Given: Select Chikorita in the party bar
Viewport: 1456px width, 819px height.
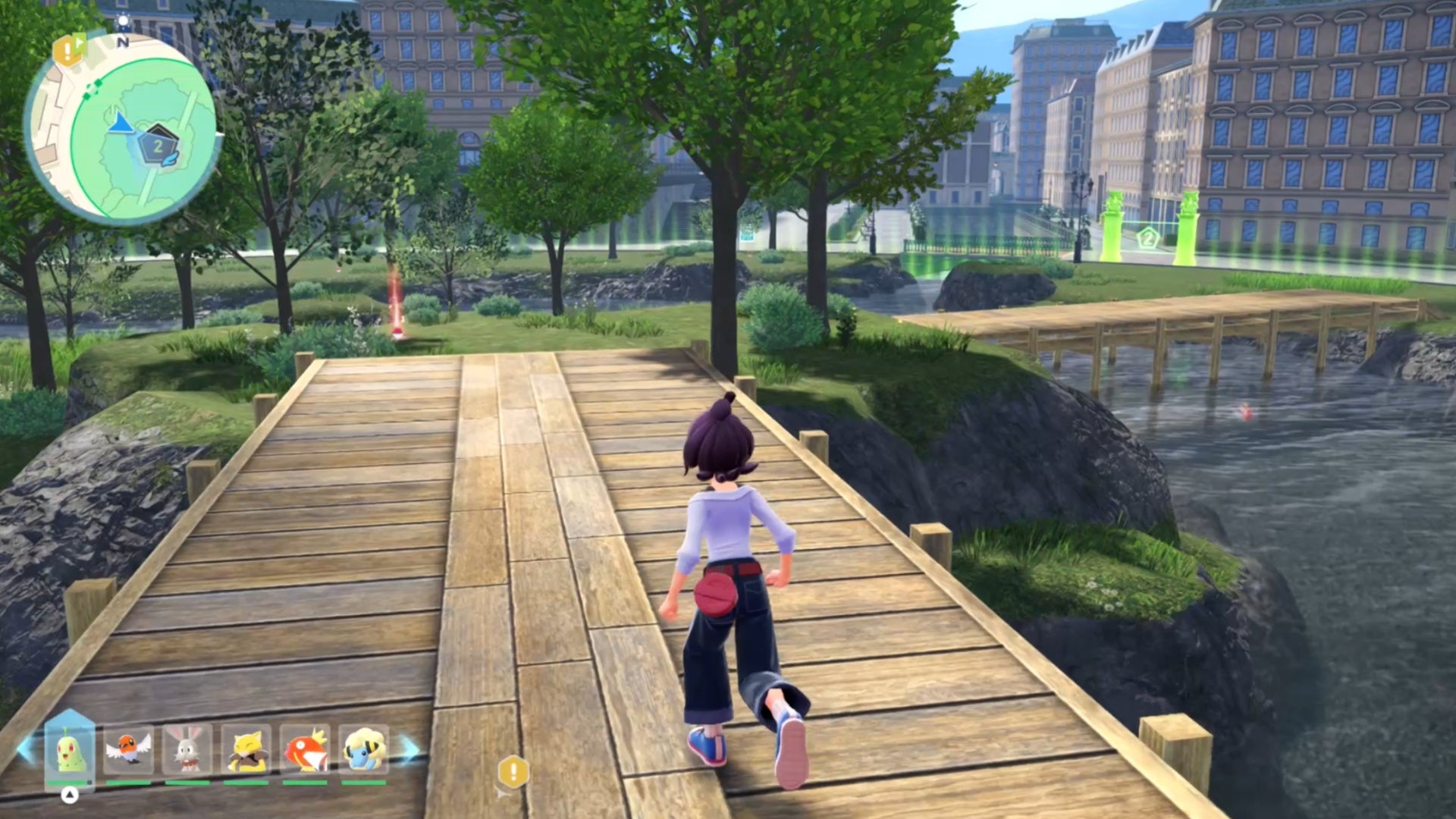Looking at the screenshot, I should point(70,750).
